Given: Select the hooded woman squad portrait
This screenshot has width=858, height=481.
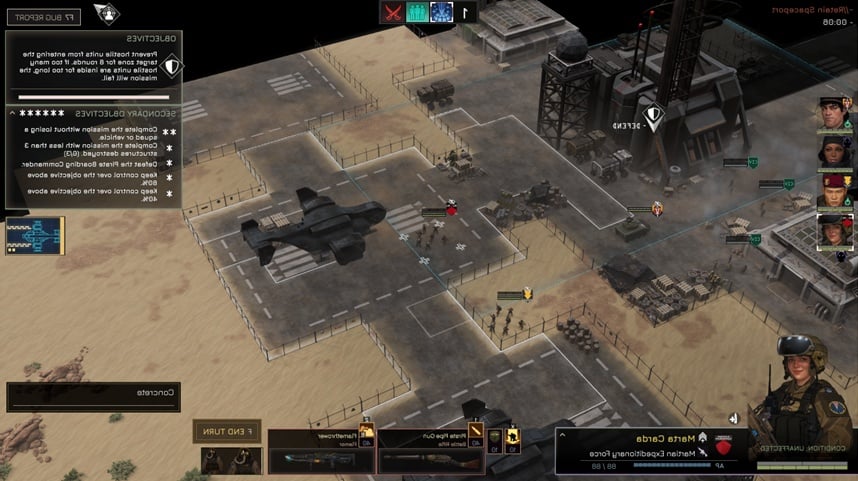Looking at the screenshot, I should tap(833, 152).
